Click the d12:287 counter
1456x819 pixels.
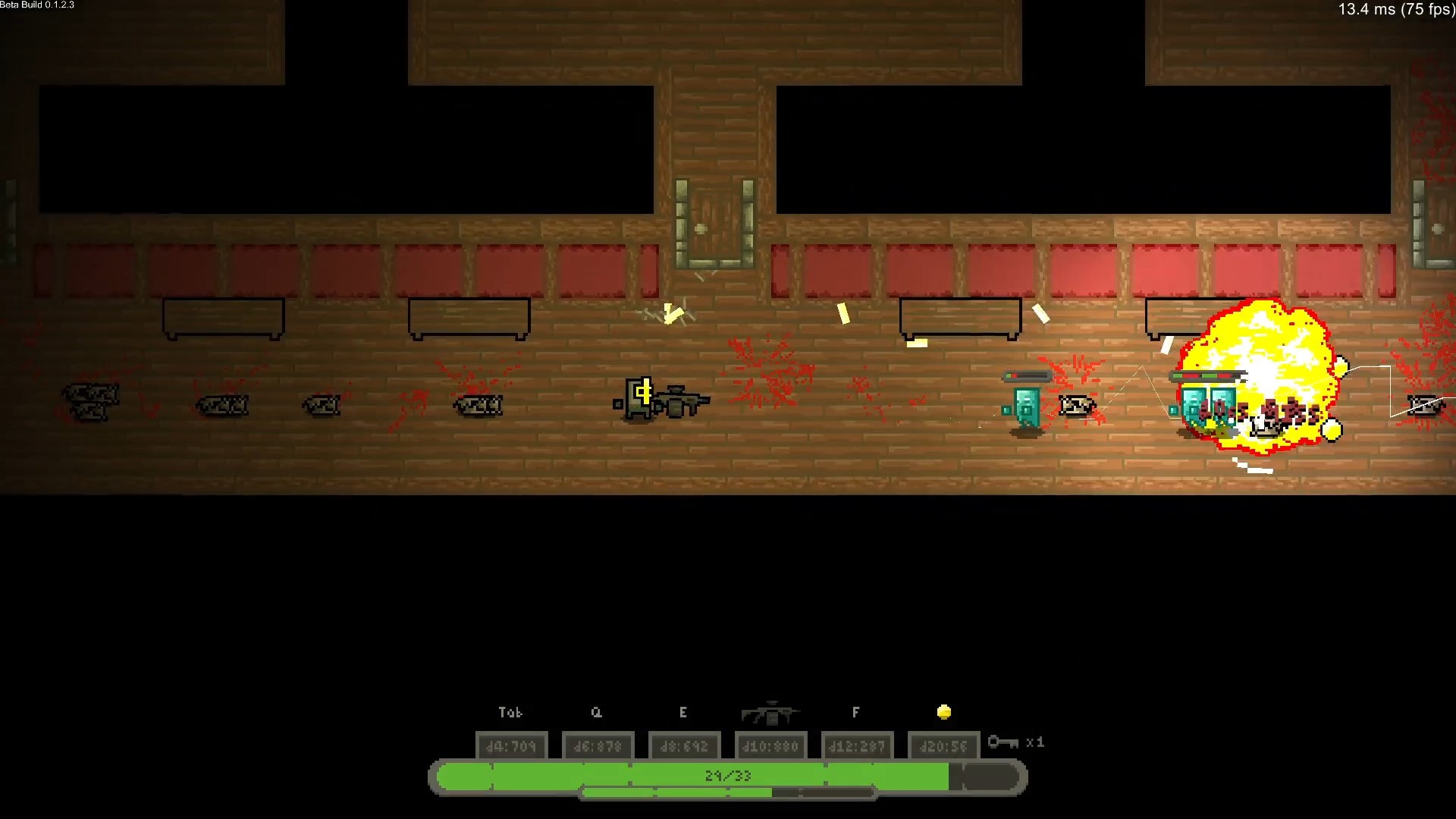(856, 745)
